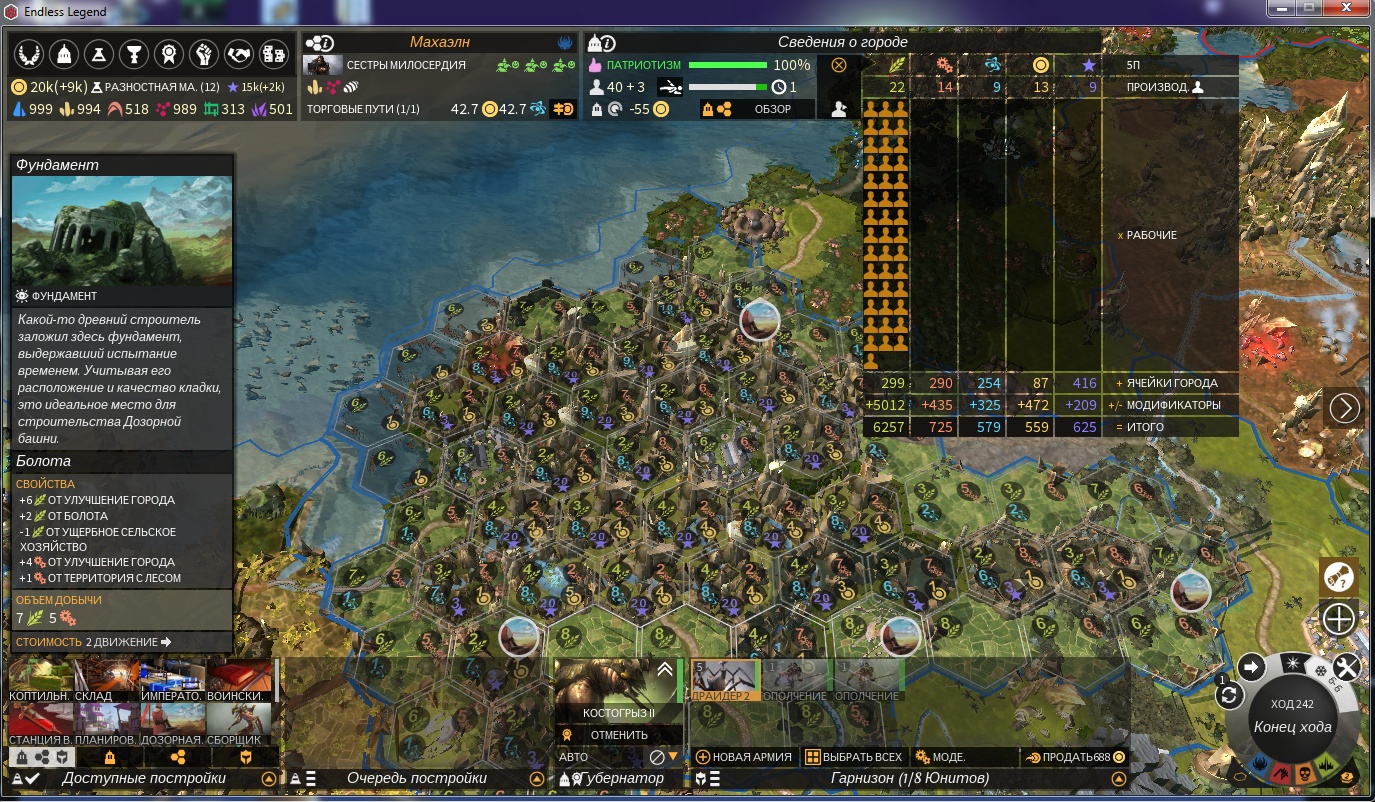1375x802 pixels.
Task: Choose the Склад building
Action: [x=109, y=680]
